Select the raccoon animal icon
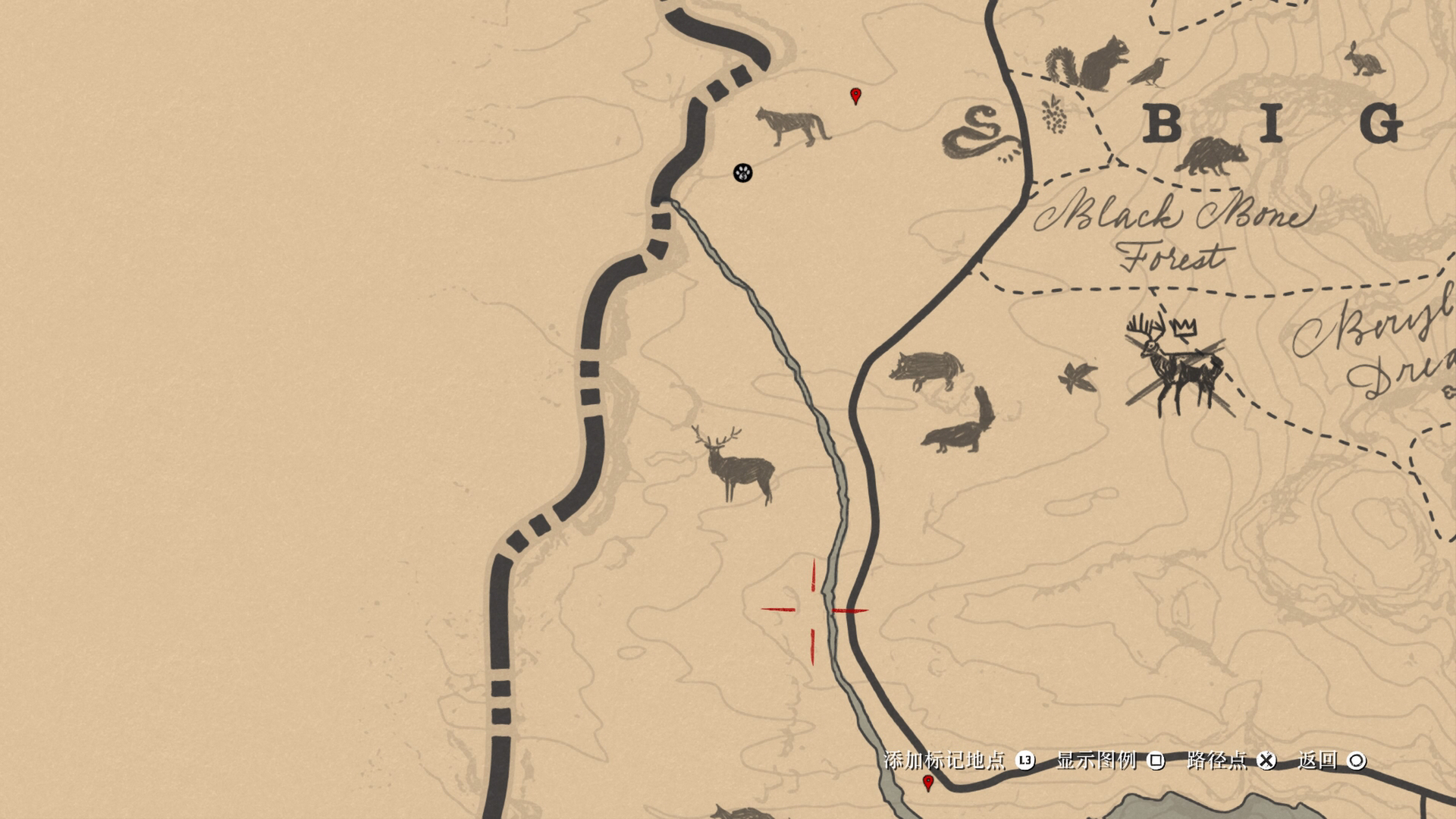This screenshot has width=1456, height=819. [1211, 155]
